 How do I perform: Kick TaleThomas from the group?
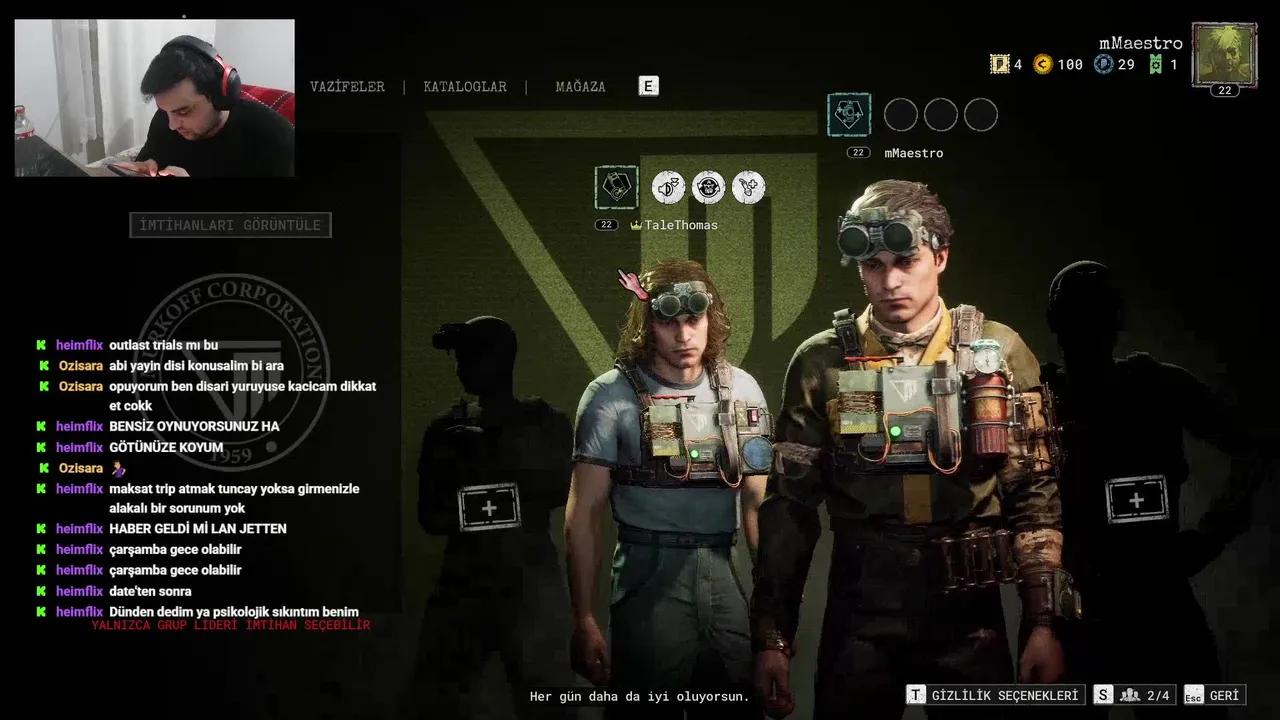pos(748,187)
